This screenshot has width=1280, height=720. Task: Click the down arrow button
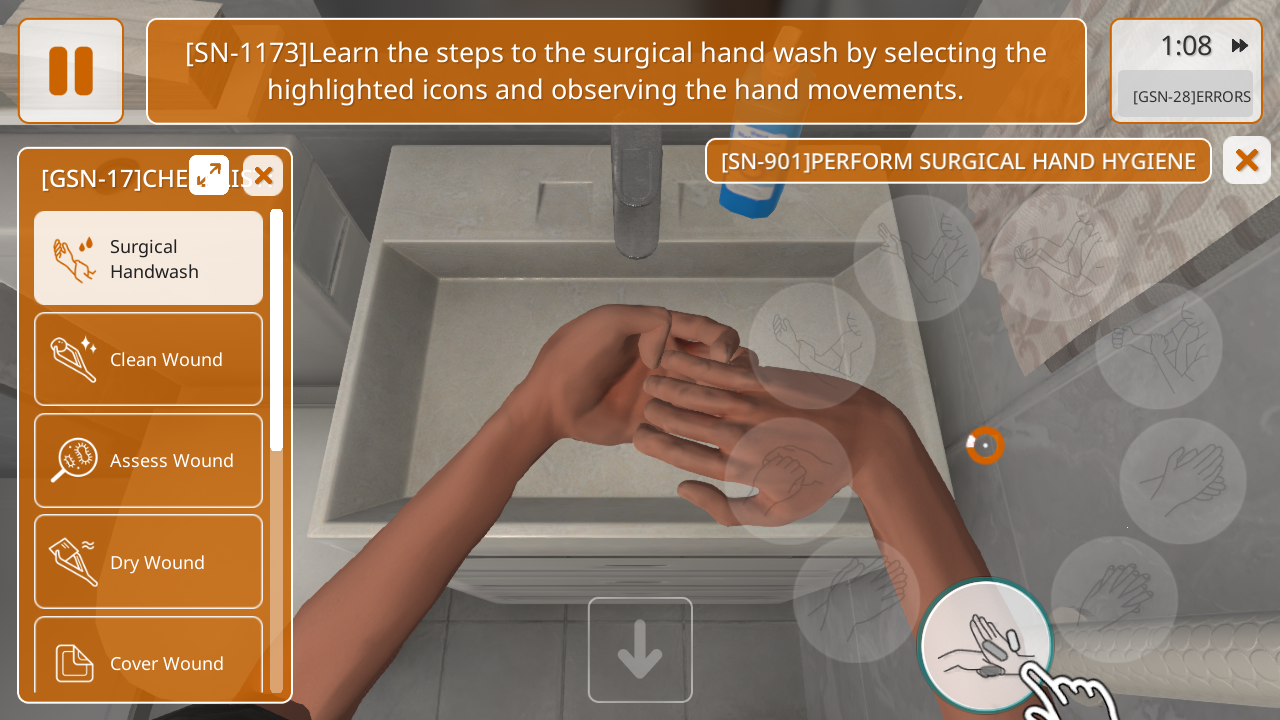coord(640,650)
